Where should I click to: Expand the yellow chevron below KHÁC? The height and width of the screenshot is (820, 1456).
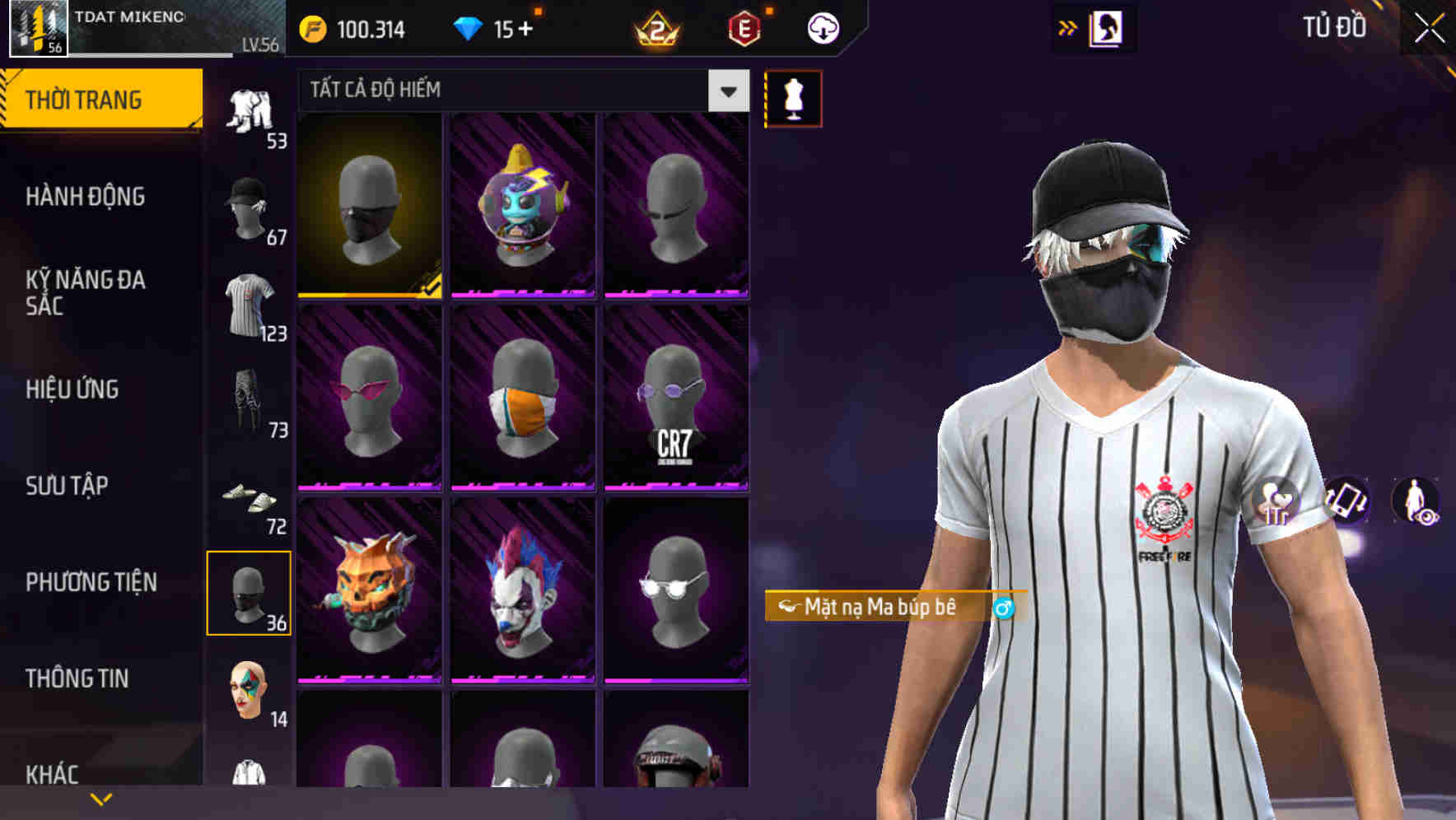click(101, 798)
